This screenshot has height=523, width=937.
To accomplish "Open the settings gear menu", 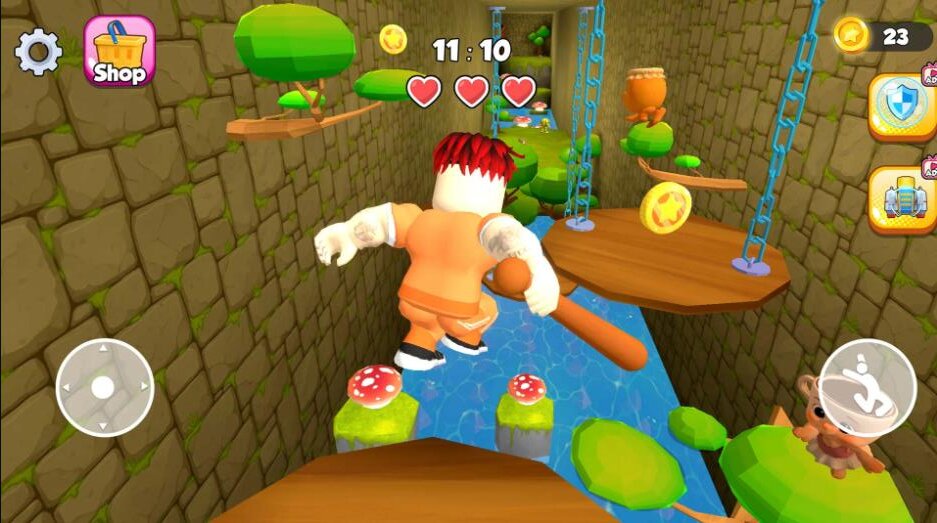I will point(39,51).
